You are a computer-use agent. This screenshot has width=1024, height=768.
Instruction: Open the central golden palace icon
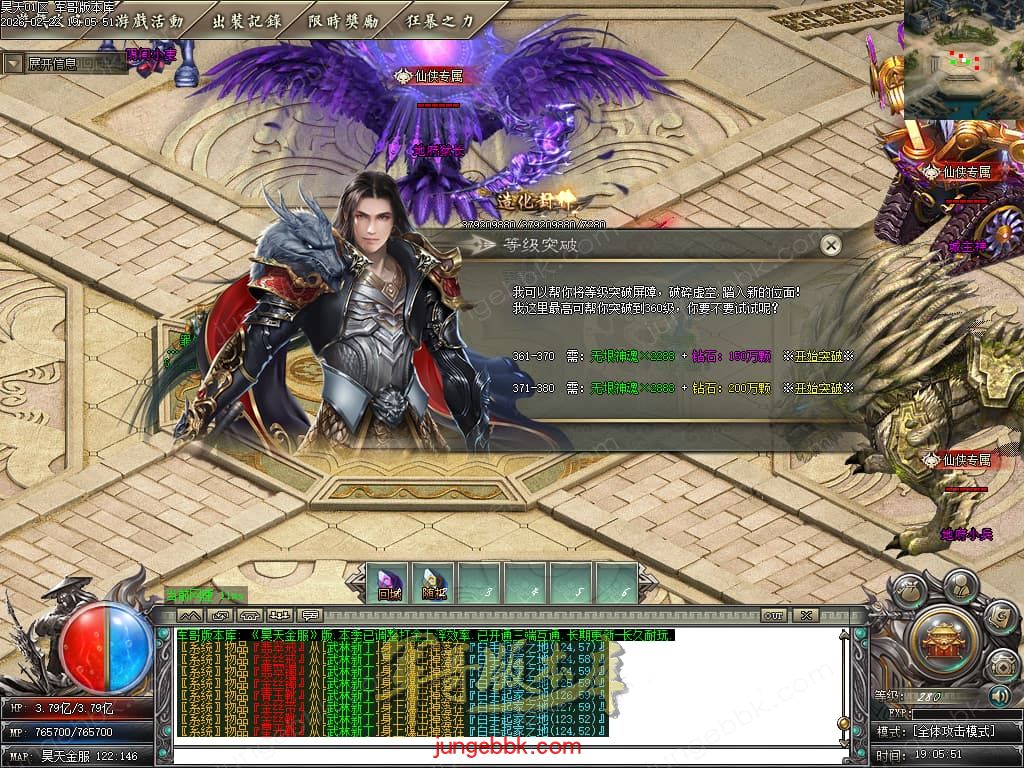tap(938, 636)
